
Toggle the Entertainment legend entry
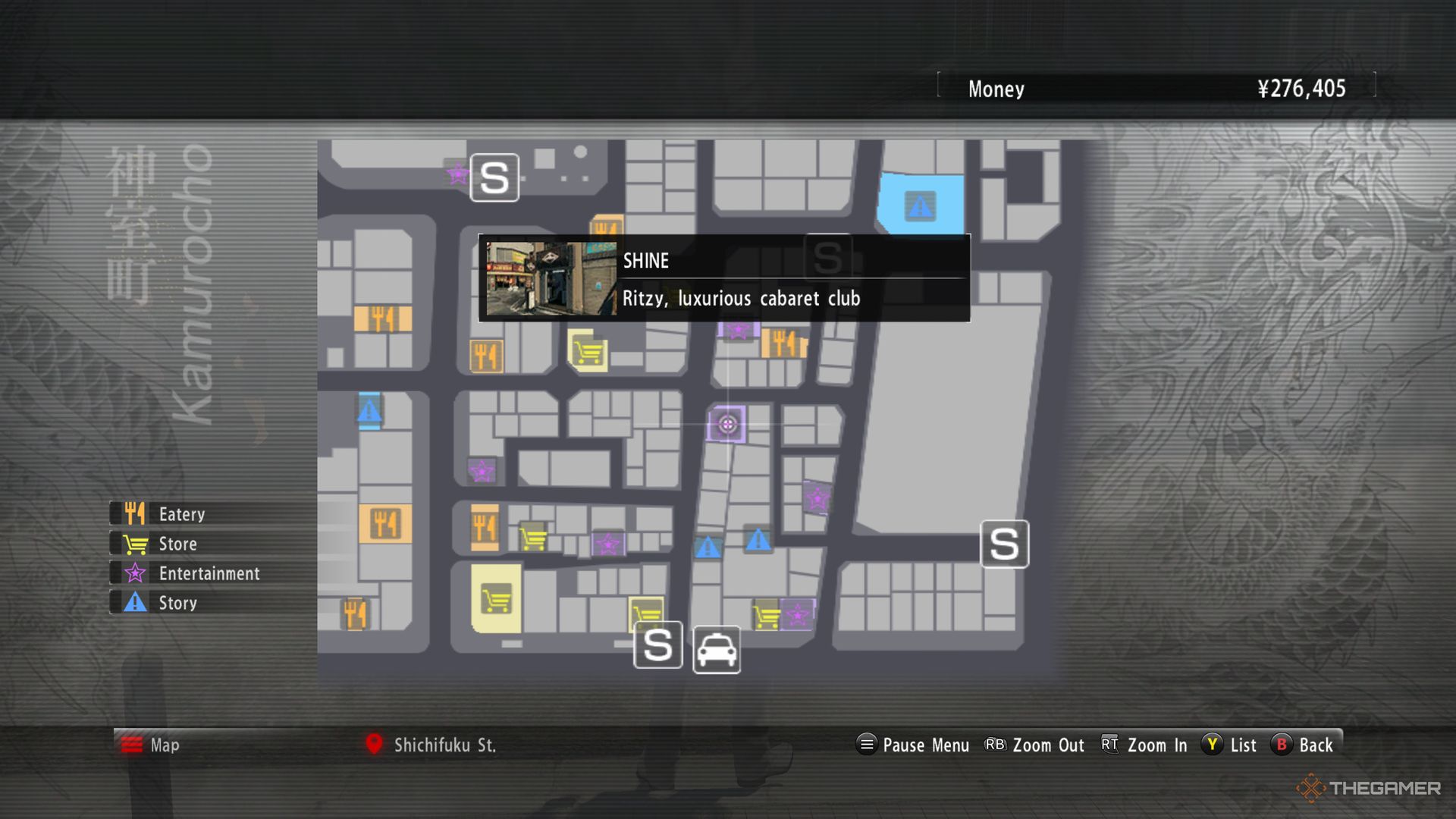click(x=209, y=573)
